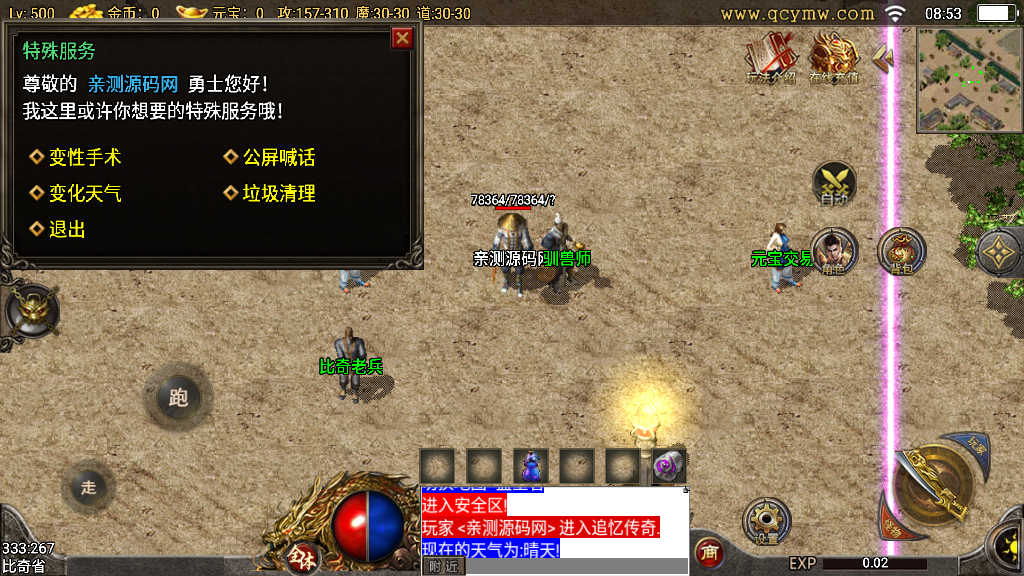Open the red 商 shop button

pos(709,552)
